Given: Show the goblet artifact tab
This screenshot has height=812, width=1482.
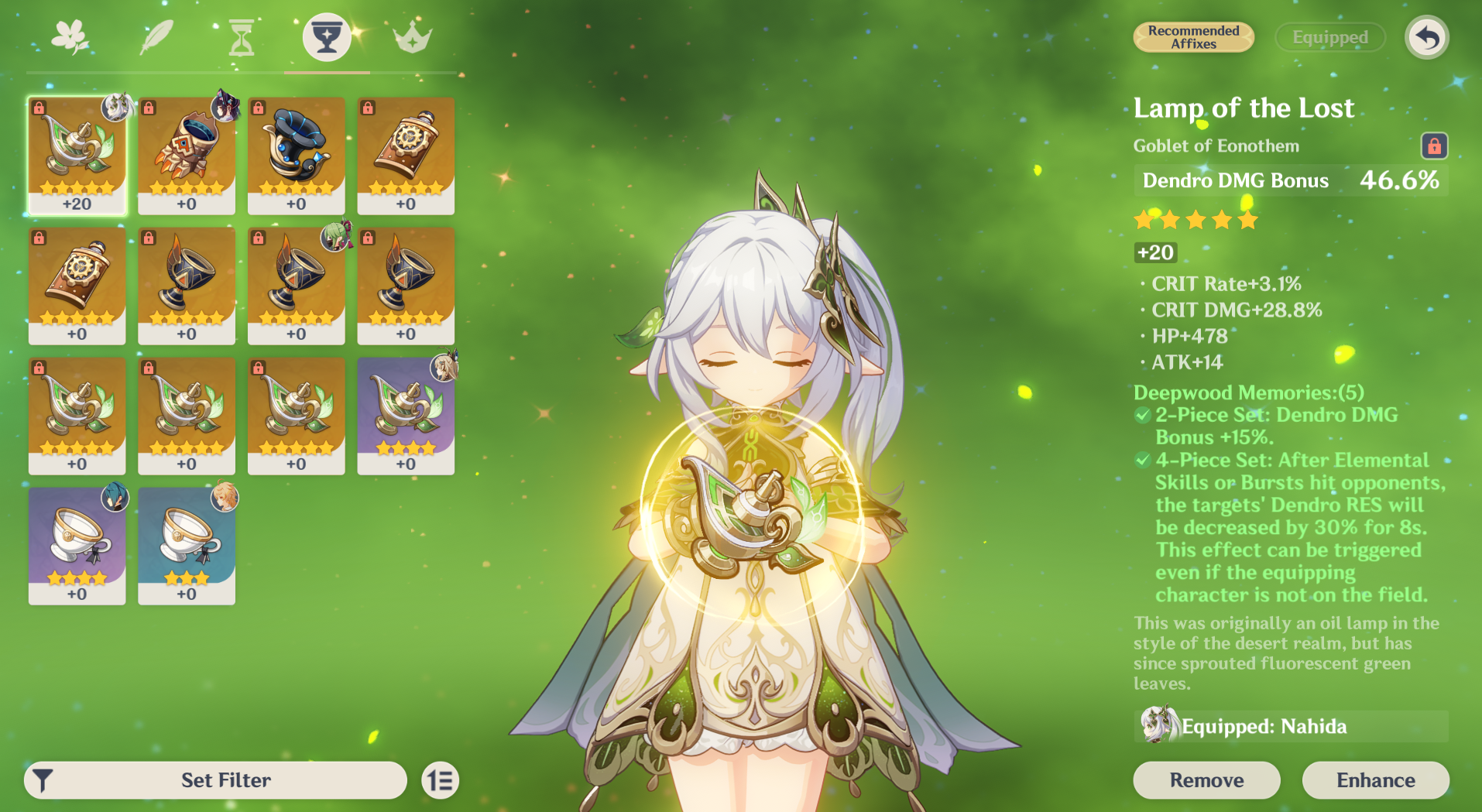Looking at the screenshot, I should click(327, 36).
